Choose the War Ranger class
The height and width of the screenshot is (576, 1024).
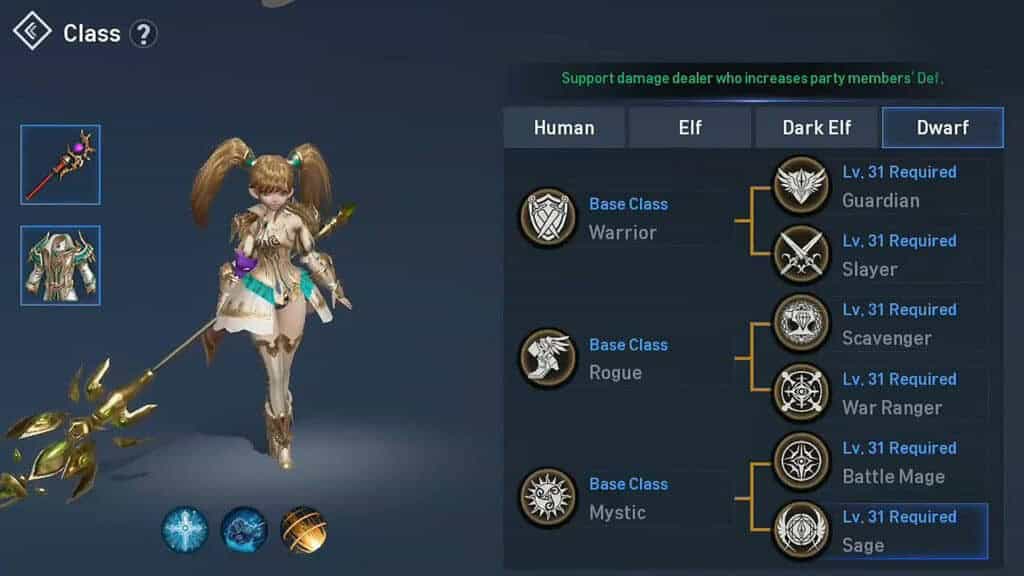[x=880, y=393]
